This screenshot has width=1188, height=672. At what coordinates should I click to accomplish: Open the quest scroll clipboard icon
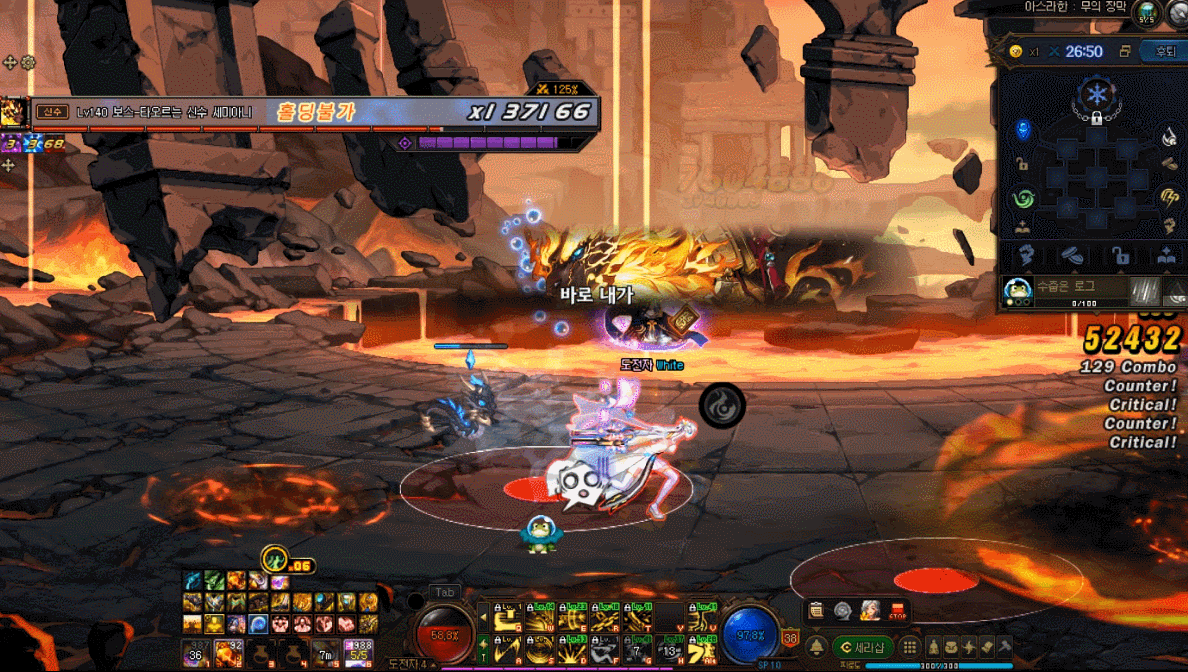pos(817,610)
